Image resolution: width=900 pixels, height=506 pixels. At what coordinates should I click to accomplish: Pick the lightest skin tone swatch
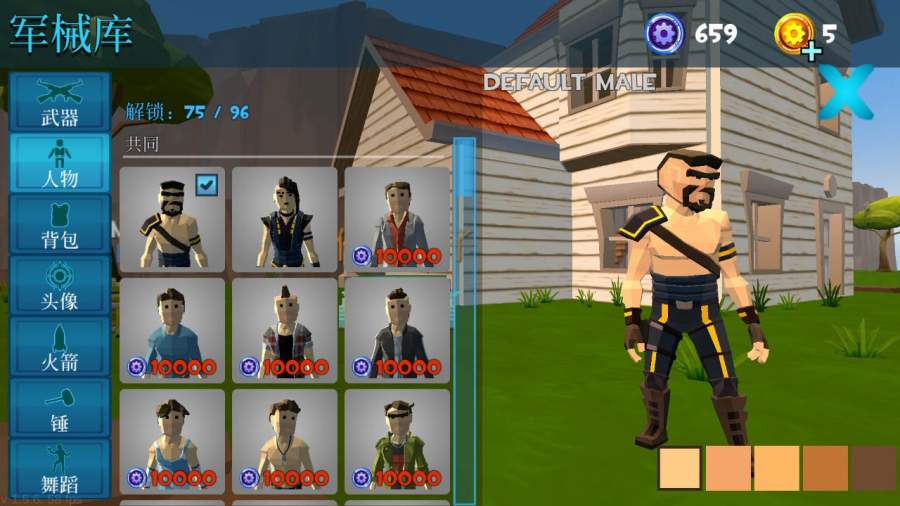tap(679, 468)
